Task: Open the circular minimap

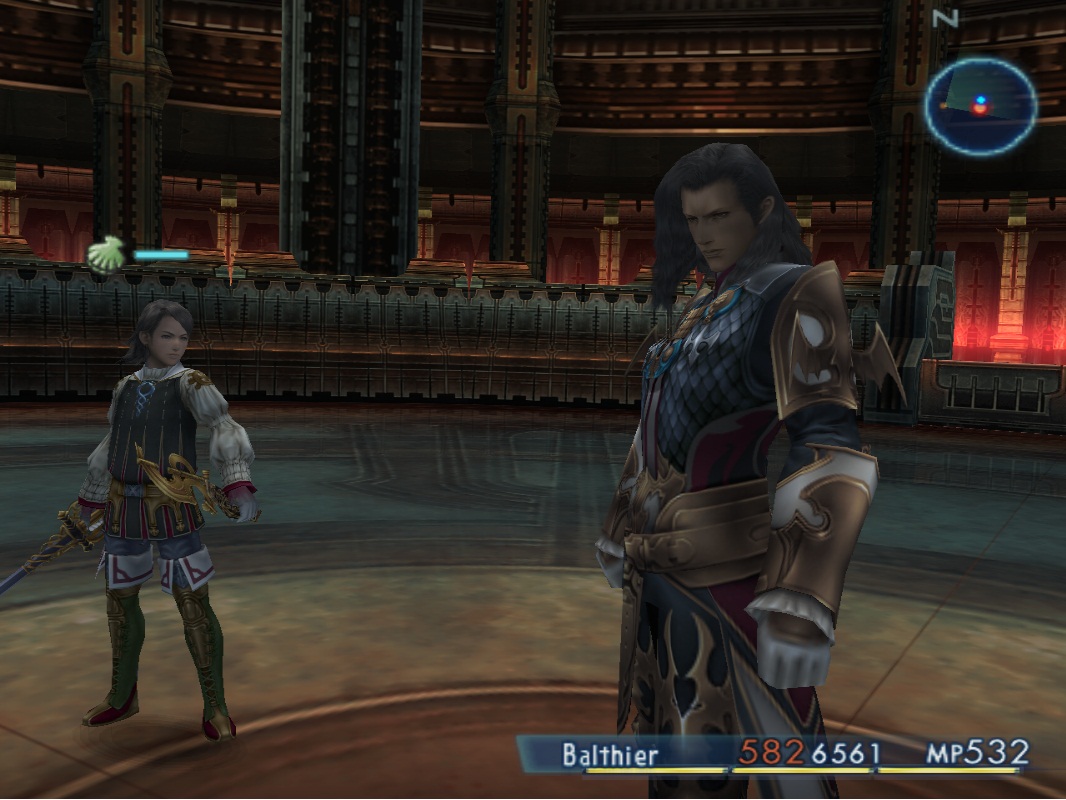Action: [x=979, y=106]
